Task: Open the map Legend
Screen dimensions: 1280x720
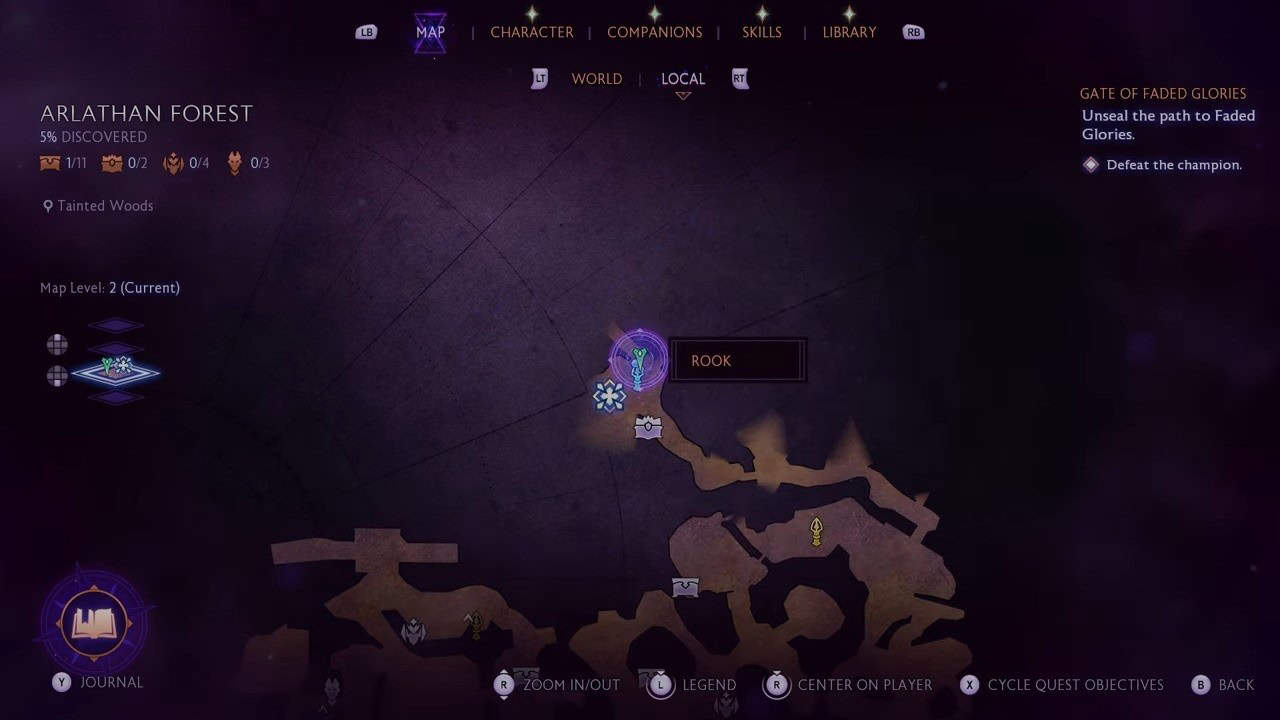Action: (708, 685)
